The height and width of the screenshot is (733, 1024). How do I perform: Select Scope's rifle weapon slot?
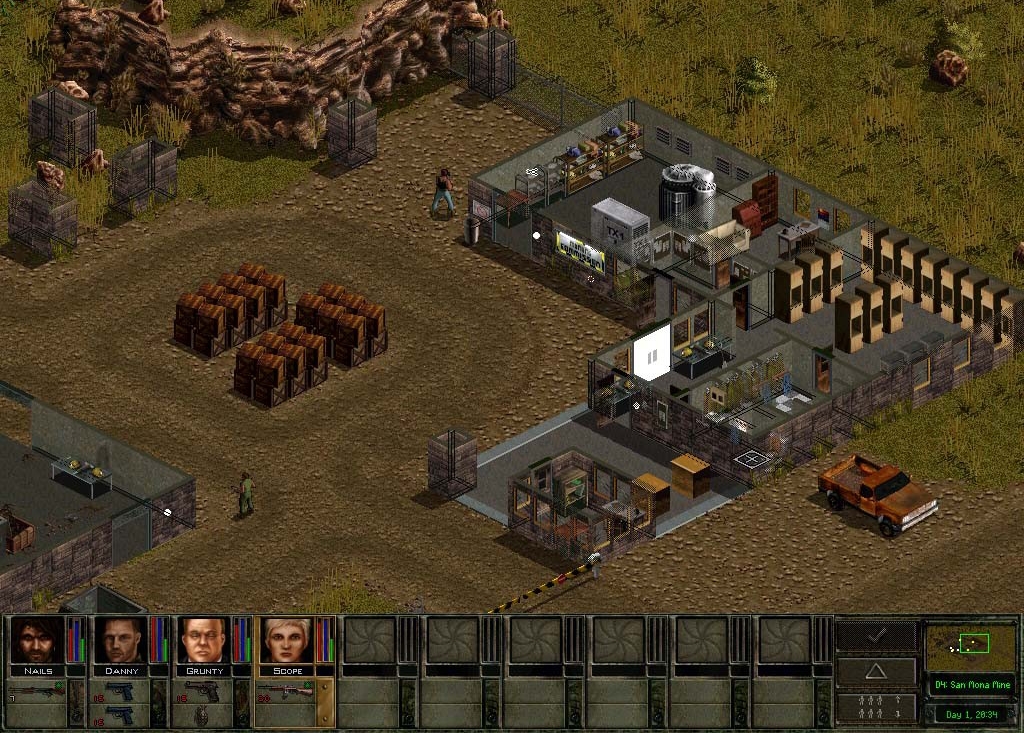pos(288,691)
